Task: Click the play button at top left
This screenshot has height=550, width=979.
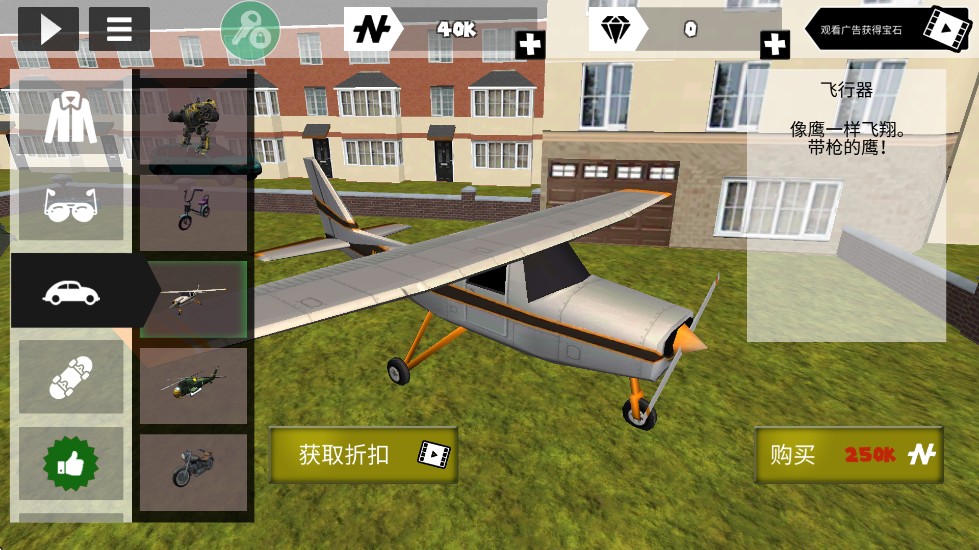Action: 47,28
